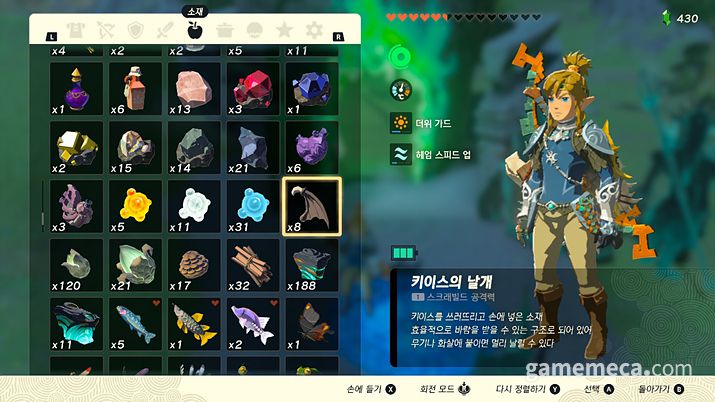Open the bows and arrows tab

(x=102, y=31)
